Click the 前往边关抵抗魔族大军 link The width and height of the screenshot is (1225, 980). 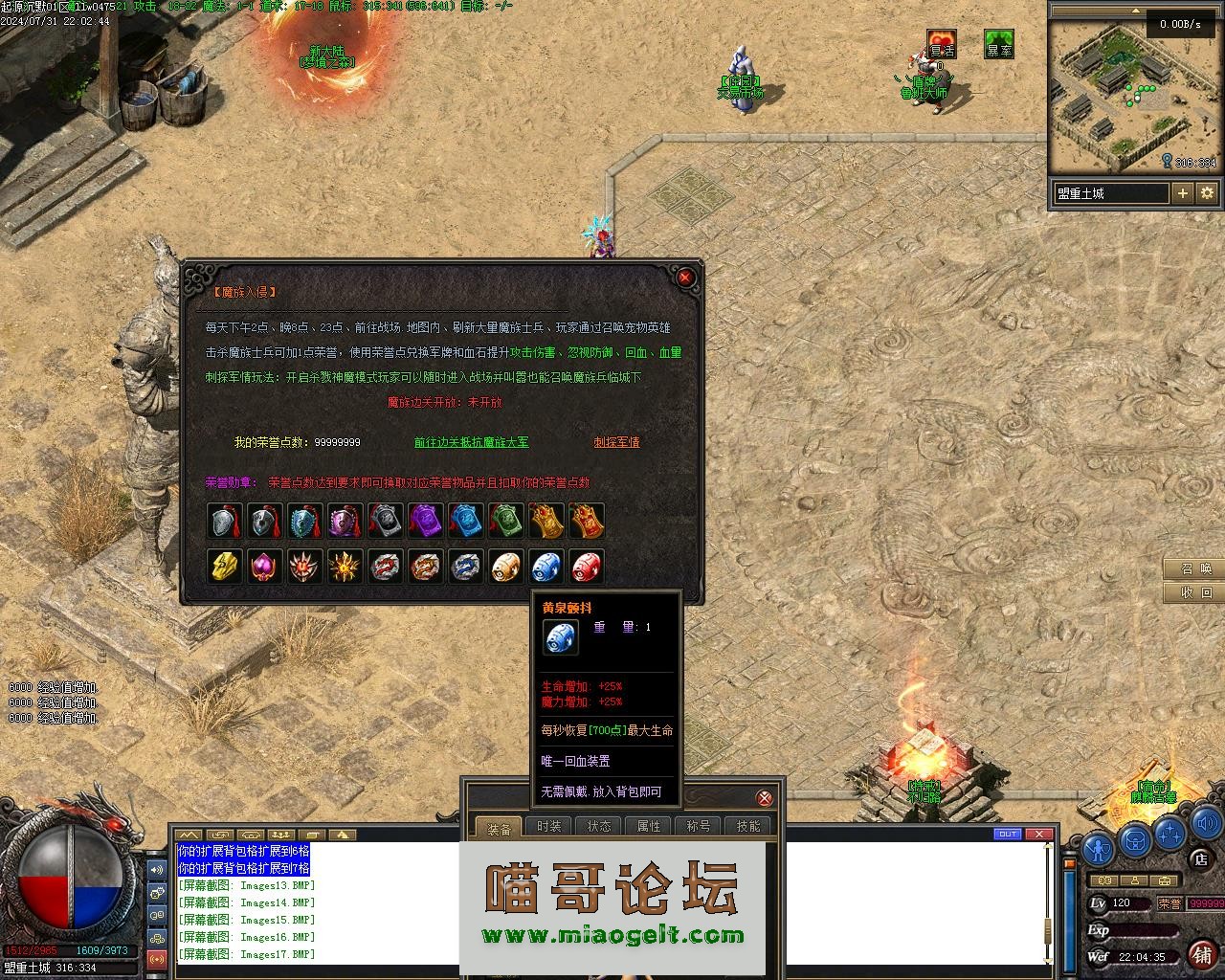click(471, 442)
